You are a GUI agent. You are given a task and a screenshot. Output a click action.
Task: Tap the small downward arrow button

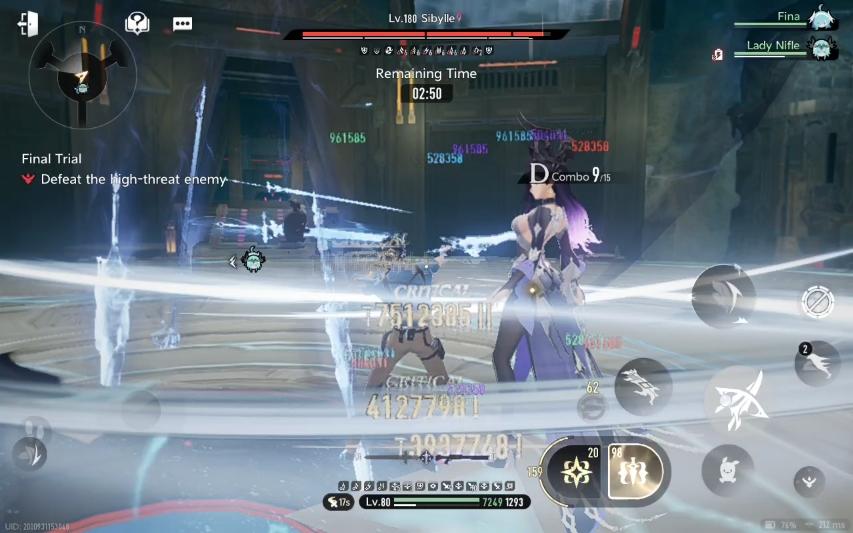(809, 481)
